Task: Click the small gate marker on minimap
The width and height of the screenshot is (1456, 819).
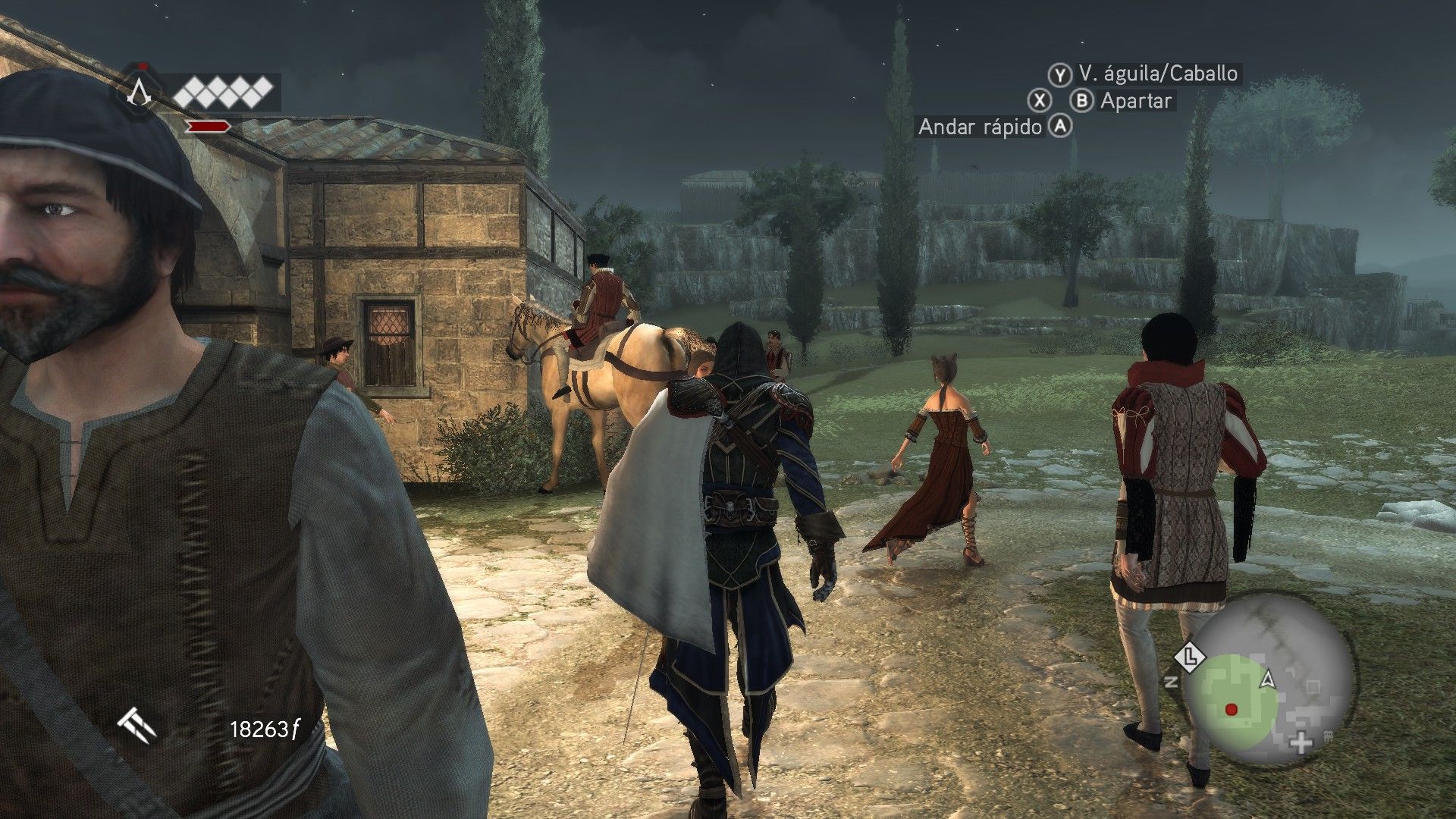Action: (1328, 736)
